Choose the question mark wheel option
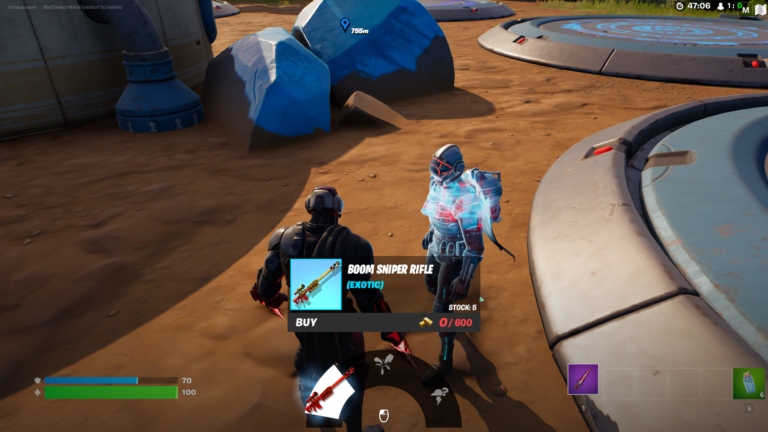The height and width of the screenshot is (432, 768). coord(439,396)
